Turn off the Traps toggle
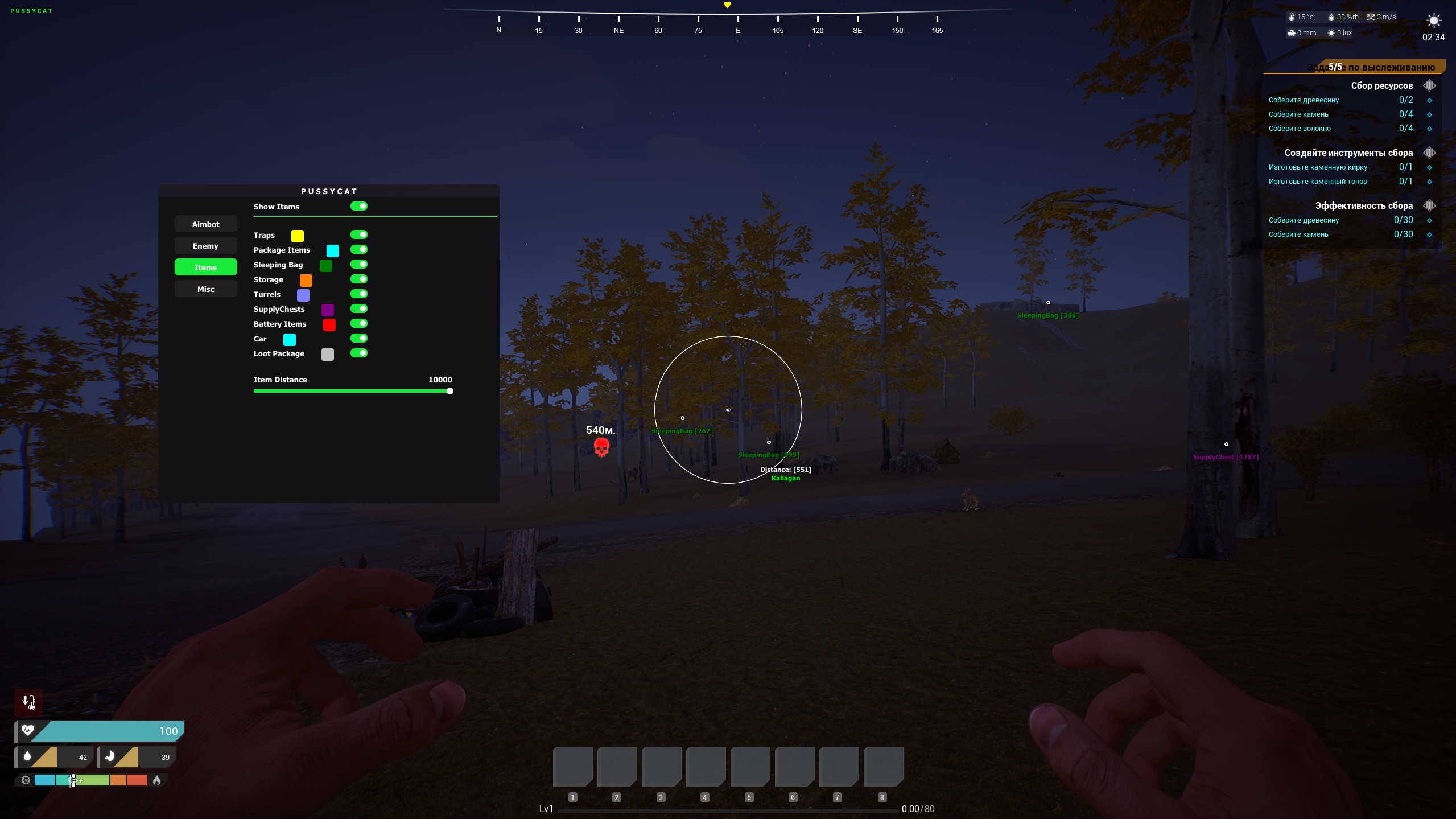Viewport: 1456px width, 819px height. pyautogui.click(x=360, y=234)
